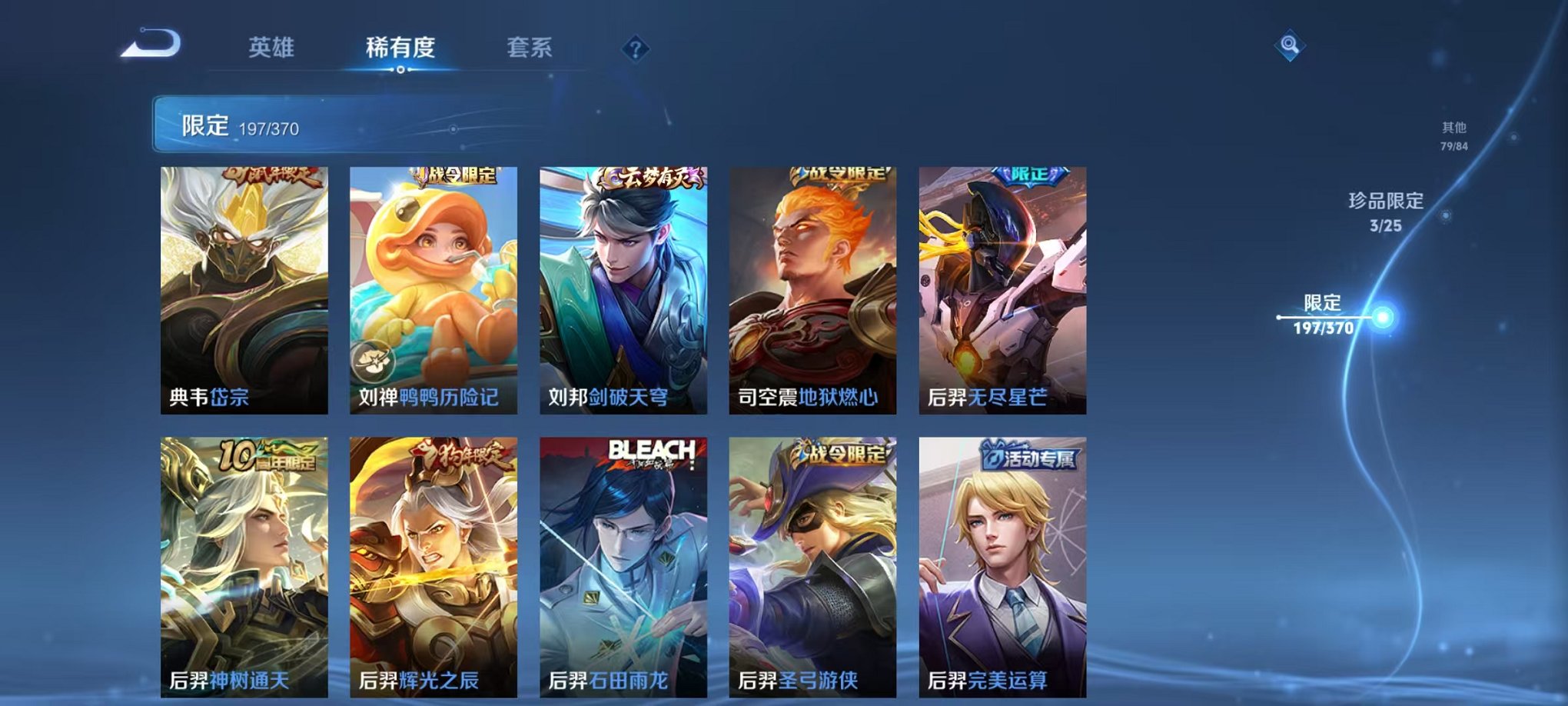
Task: Click the question mark help icon
Action: (x=635, y=48)
